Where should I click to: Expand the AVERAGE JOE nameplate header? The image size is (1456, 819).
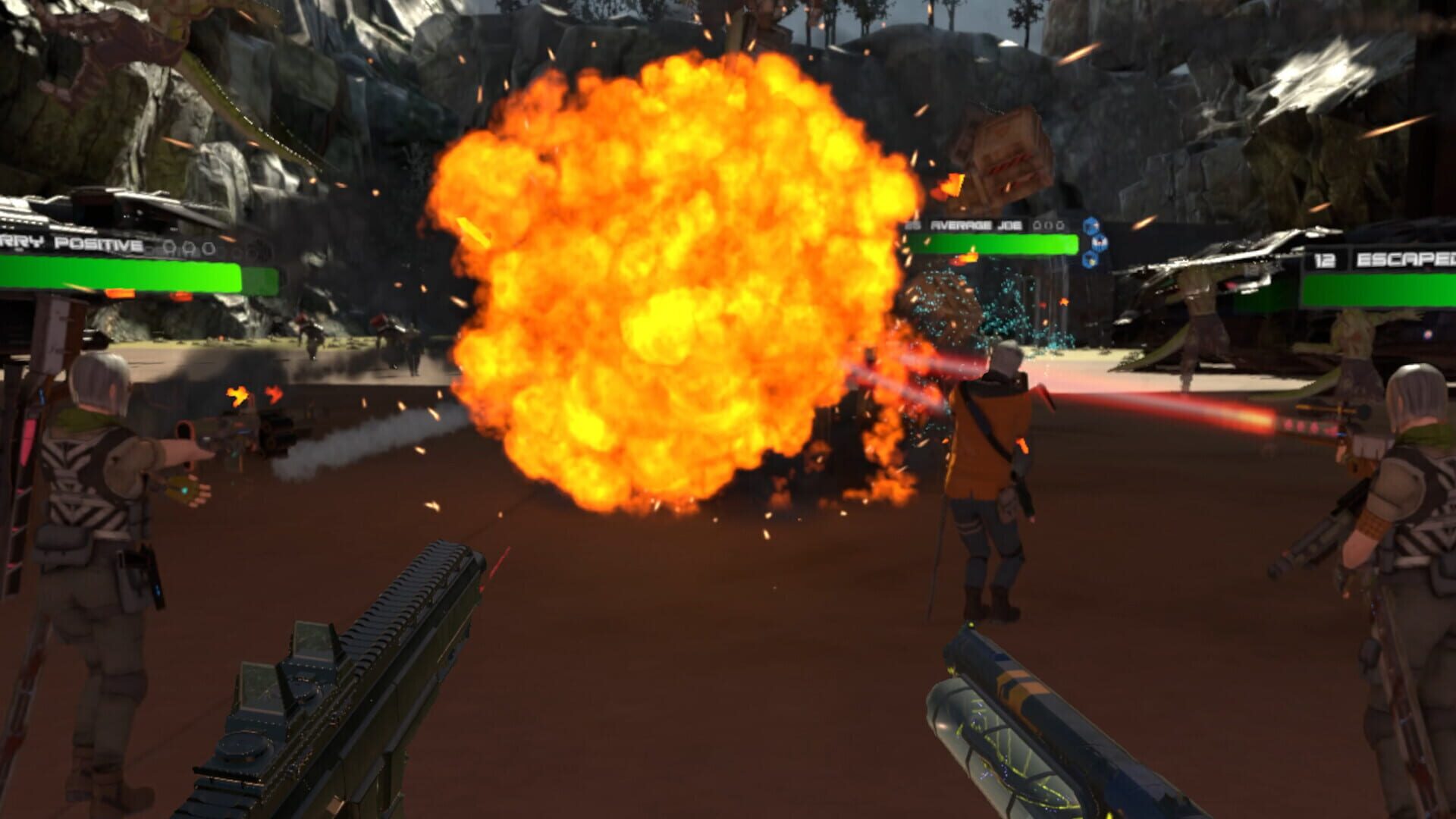[x=986, y=225]
